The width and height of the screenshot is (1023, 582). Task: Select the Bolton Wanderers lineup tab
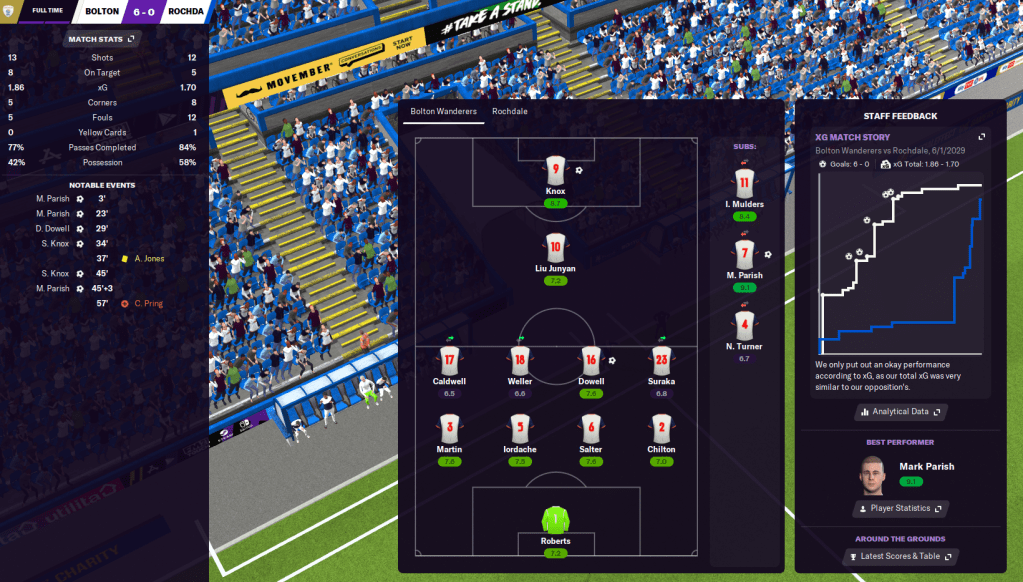445,111
